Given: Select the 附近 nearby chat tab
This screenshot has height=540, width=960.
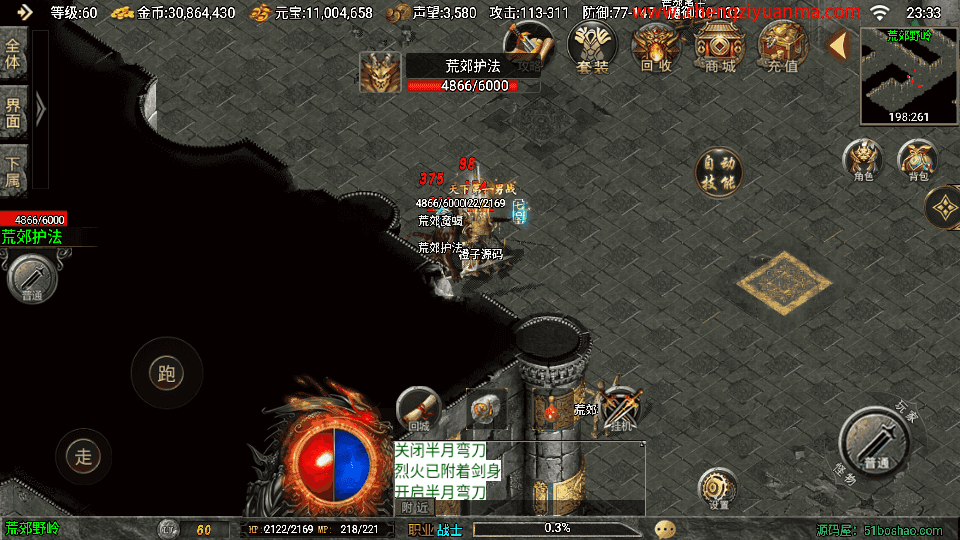Looking at the screenshot, I should click(x=416, y=507).
